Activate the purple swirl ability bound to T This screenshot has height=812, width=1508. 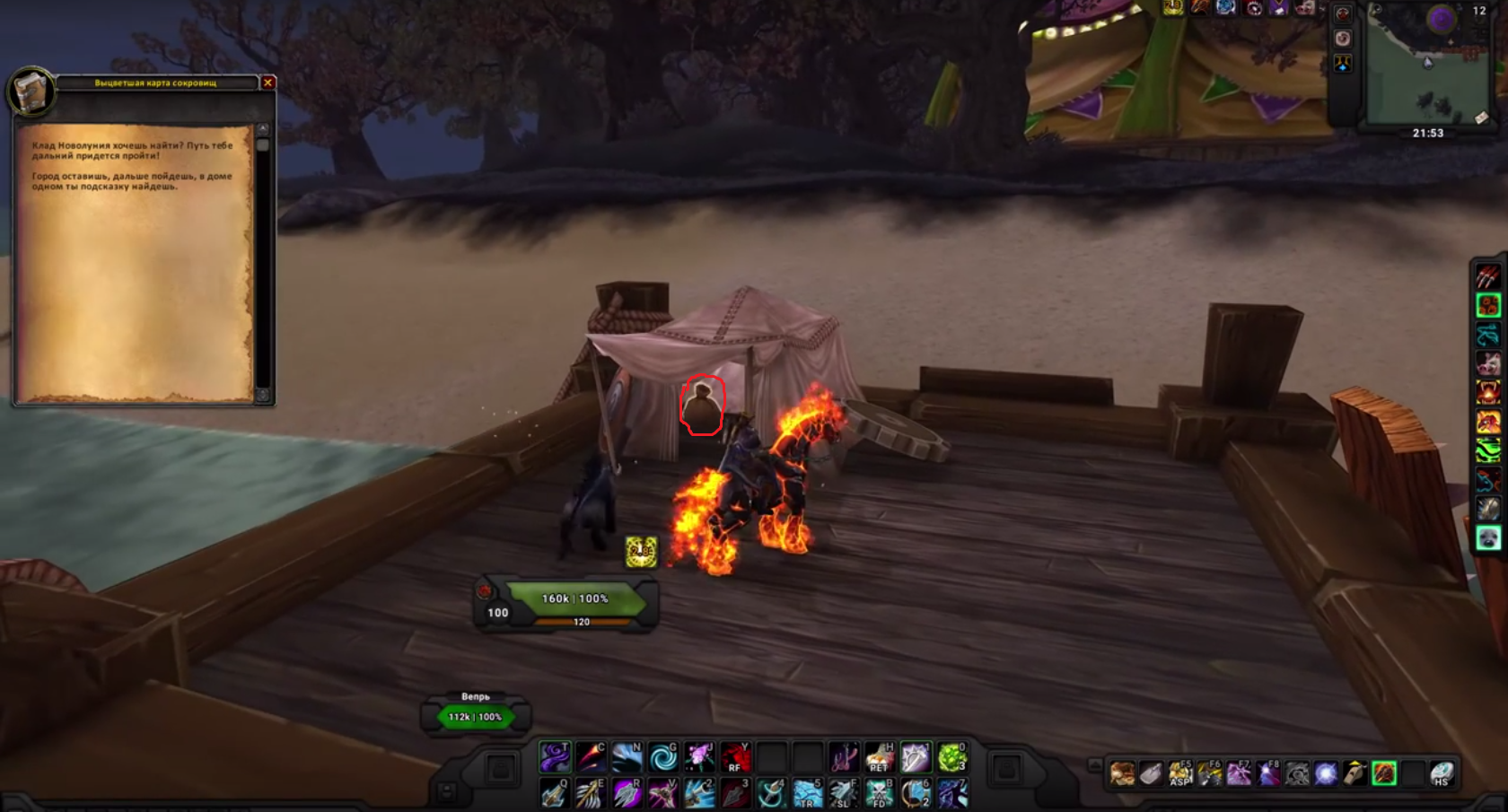point(555,757)
